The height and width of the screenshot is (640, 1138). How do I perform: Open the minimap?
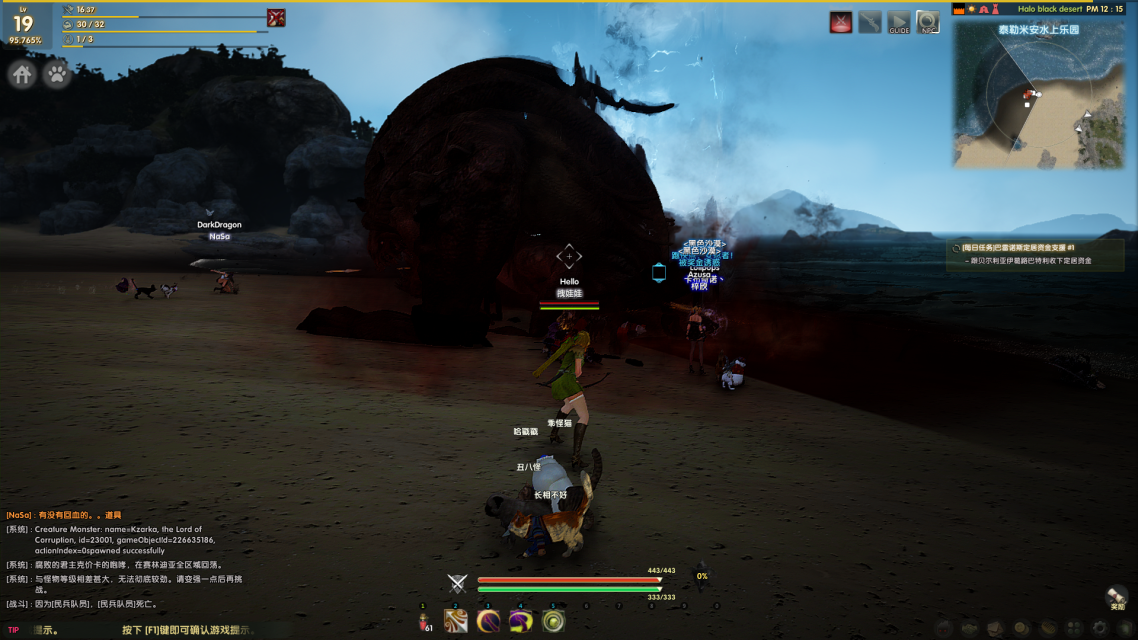1040,95
